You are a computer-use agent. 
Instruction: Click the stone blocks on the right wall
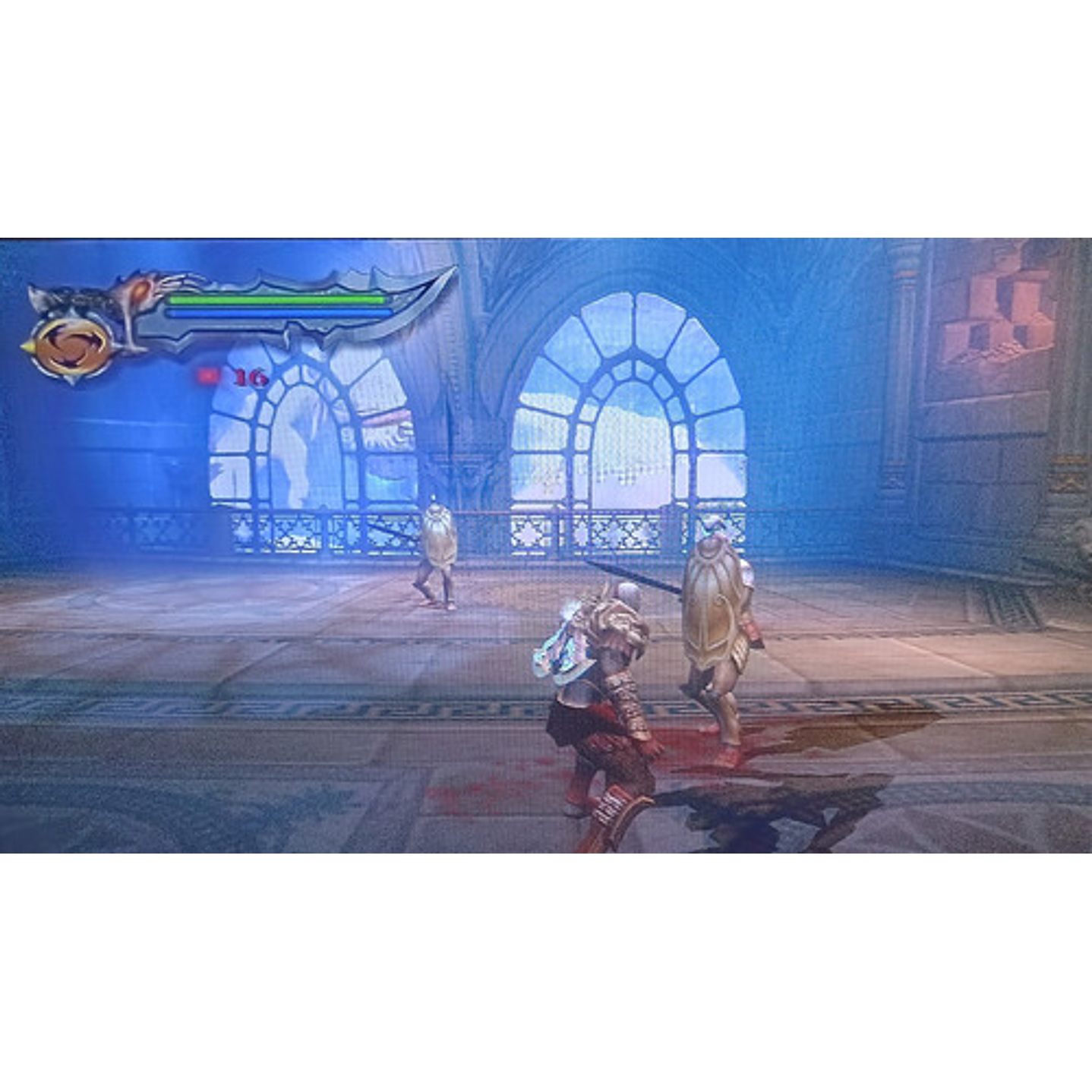click(1002, 311)
